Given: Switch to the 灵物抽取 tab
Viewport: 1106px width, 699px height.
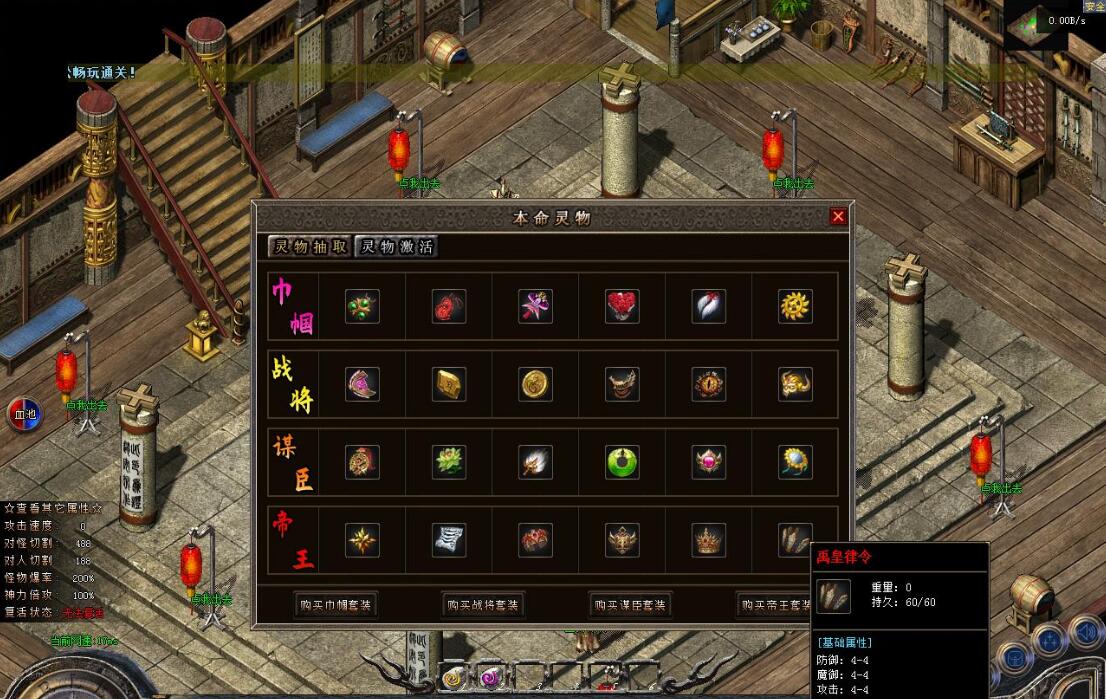Looking at the screenshot, I should tap(310, 246).
